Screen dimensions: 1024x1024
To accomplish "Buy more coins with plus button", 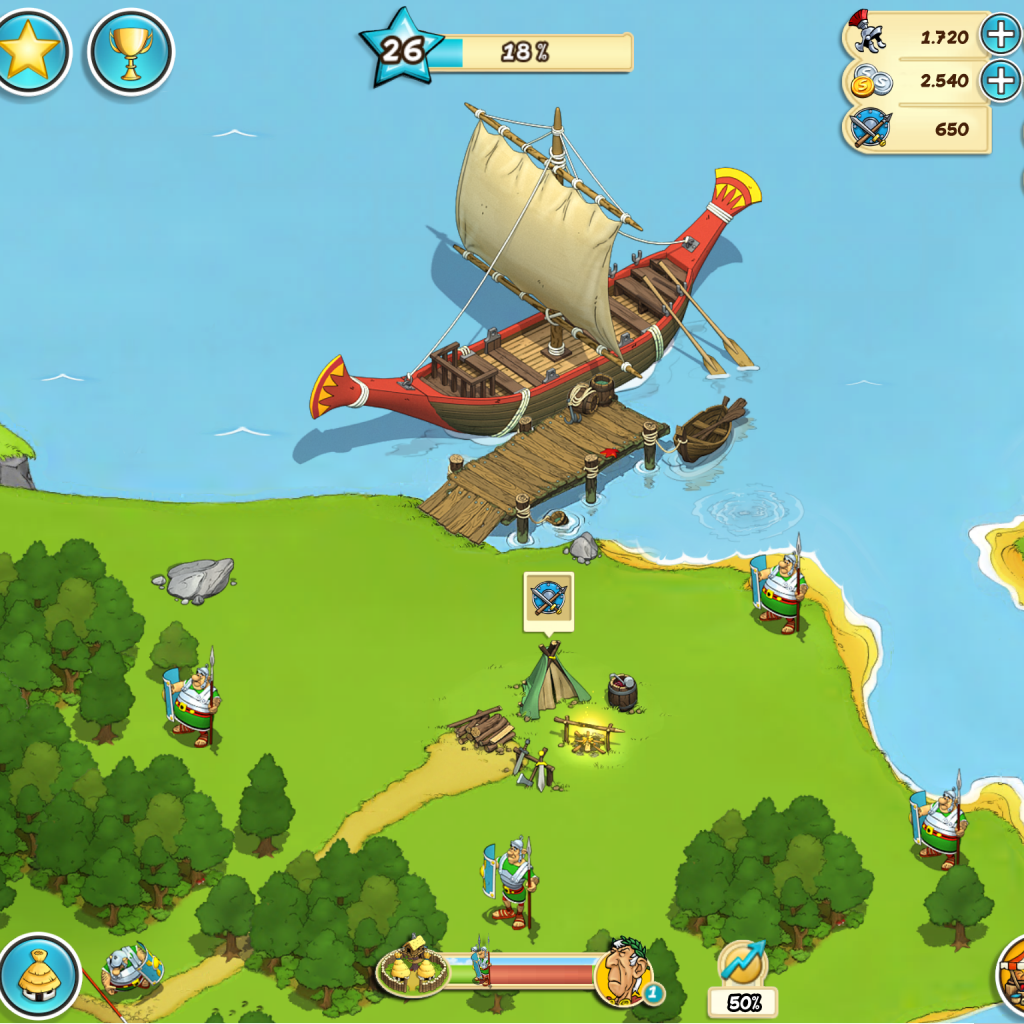I will tap(1000, 80).
